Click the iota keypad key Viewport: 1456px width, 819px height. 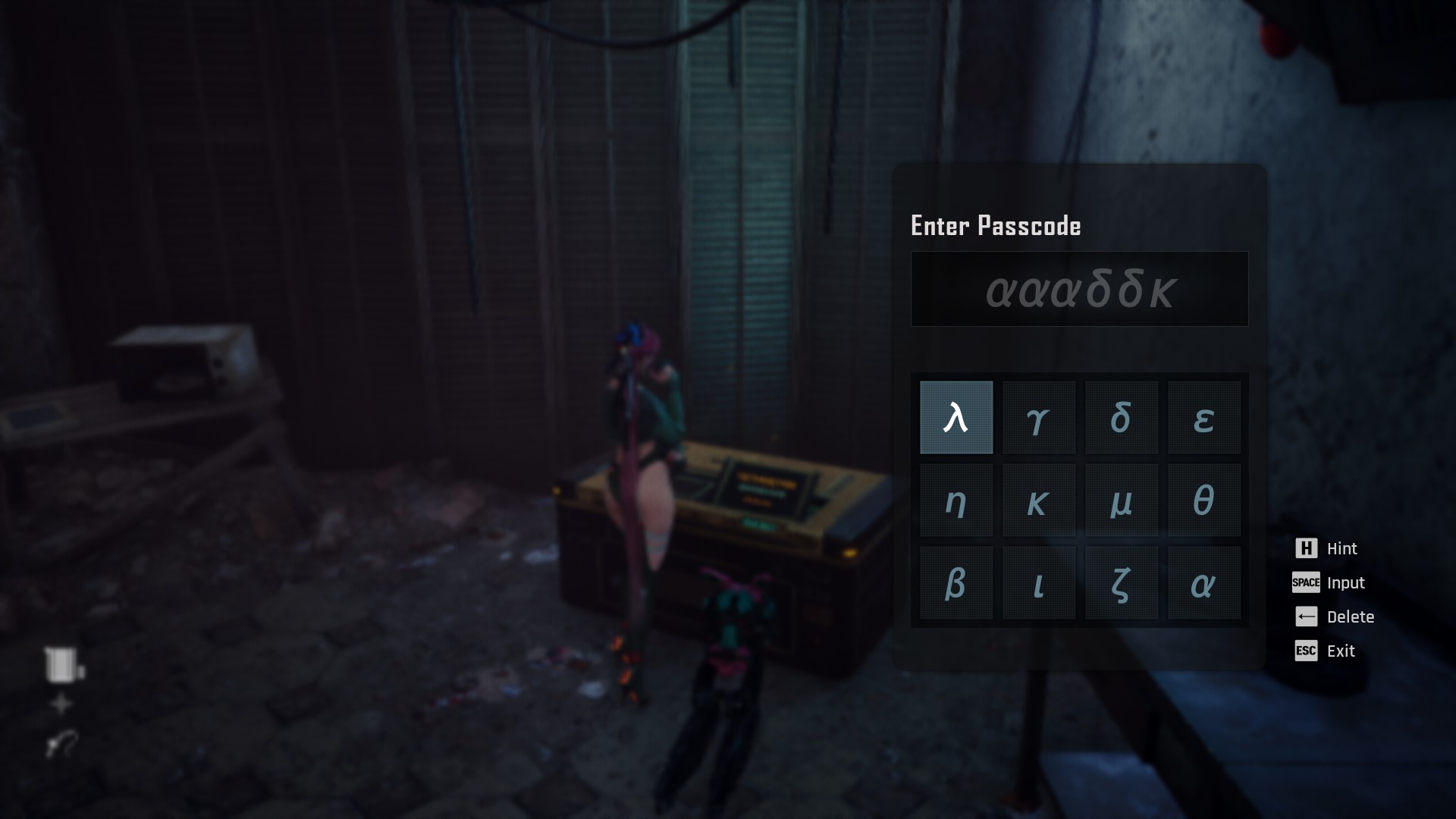point(1039,583)
